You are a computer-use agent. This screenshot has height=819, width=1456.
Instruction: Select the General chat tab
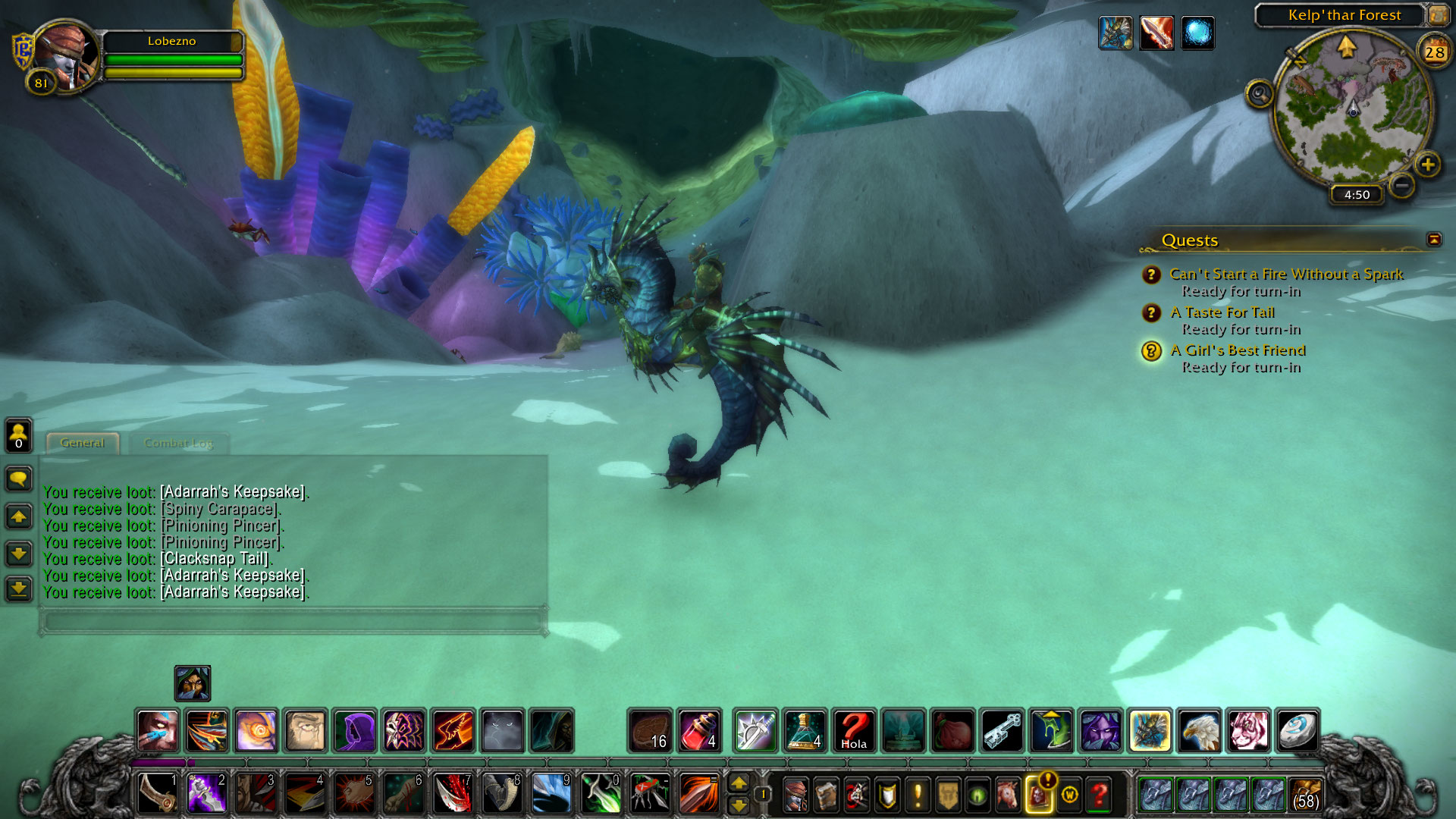(x=82, y=443)
